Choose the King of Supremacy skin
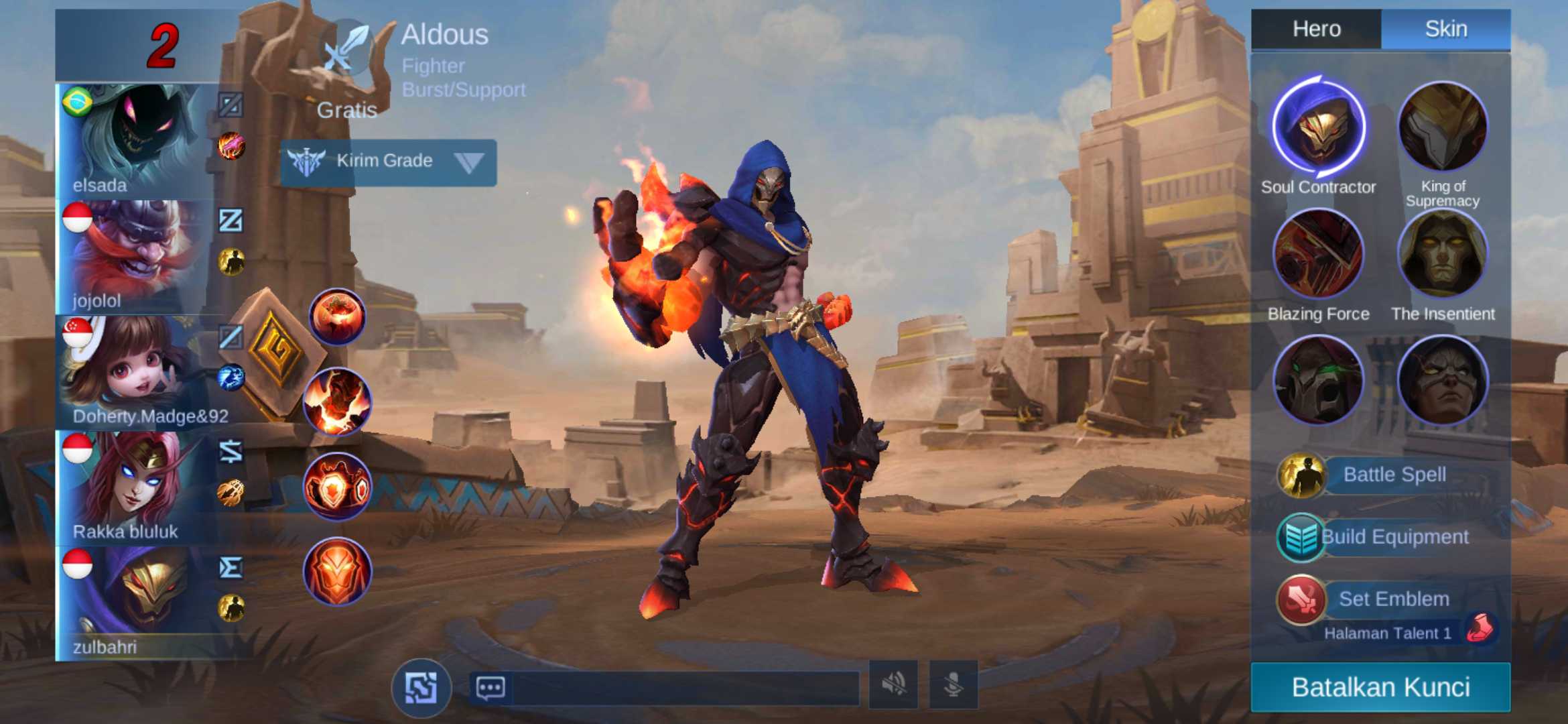The image size is (1568, 724). (1442, 126)
